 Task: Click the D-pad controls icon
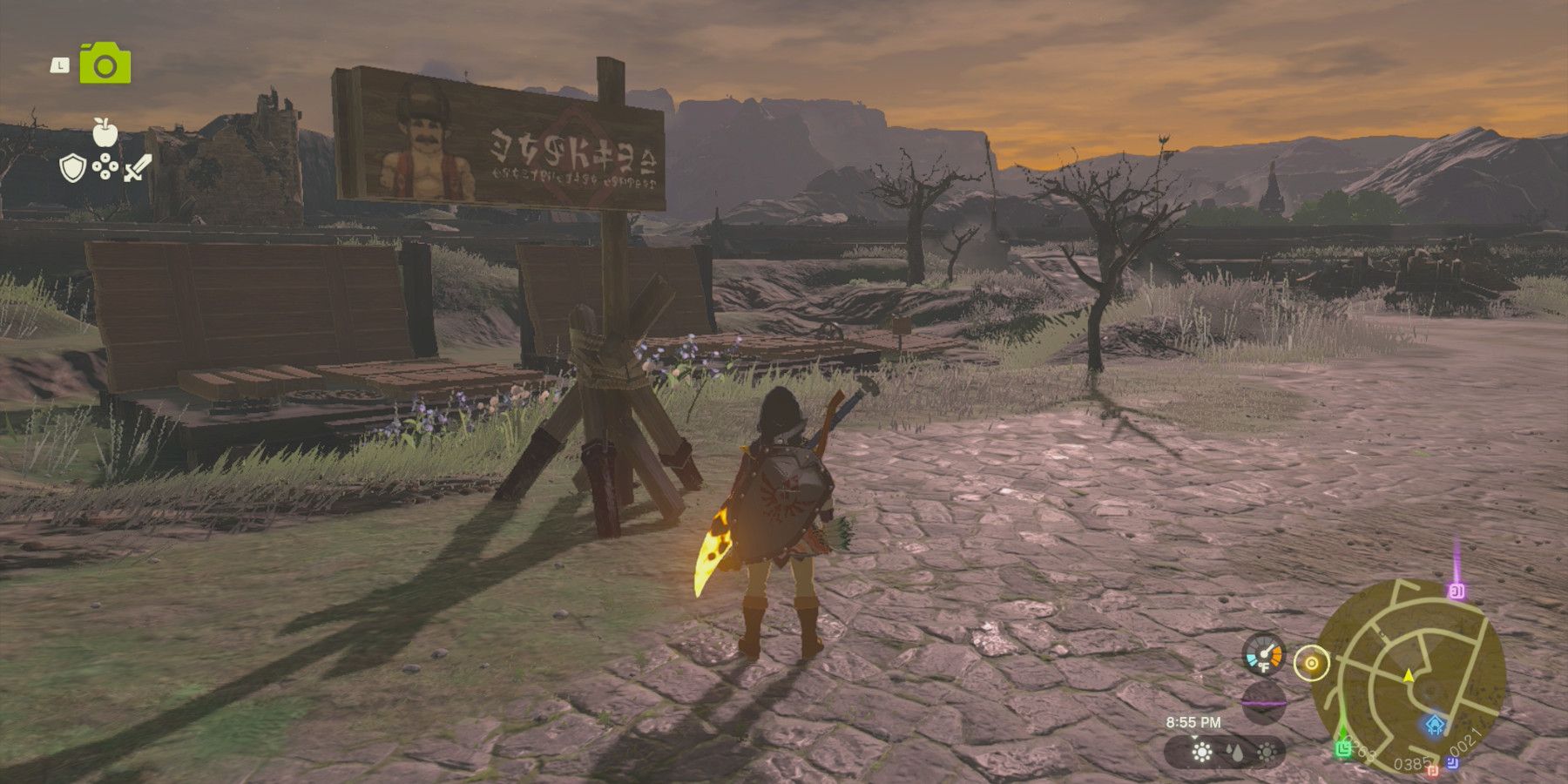tap(105, 166)
